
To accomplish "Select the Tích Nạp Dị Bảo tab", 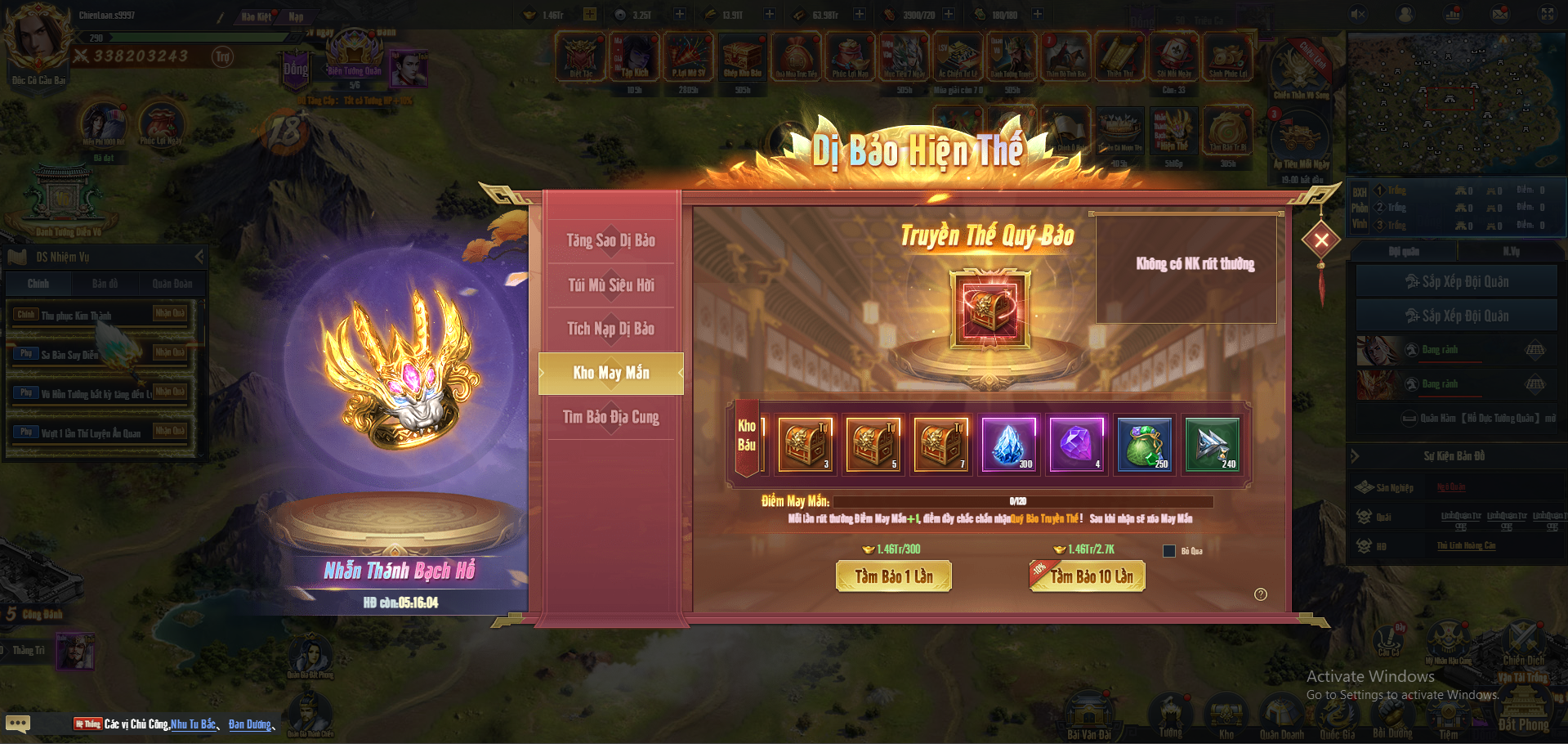I will pyautogui.click(x=610, y=329).
